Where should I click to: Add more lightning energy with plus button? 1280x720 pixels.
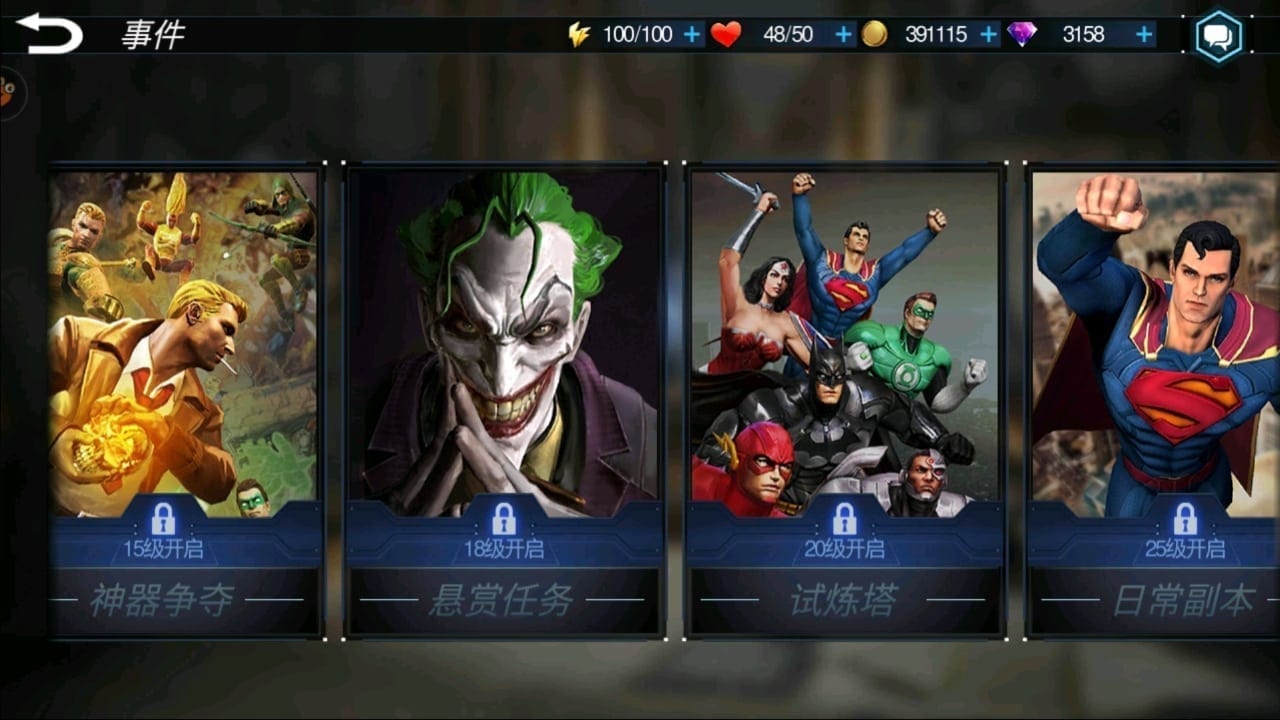(x=692, y=35)
